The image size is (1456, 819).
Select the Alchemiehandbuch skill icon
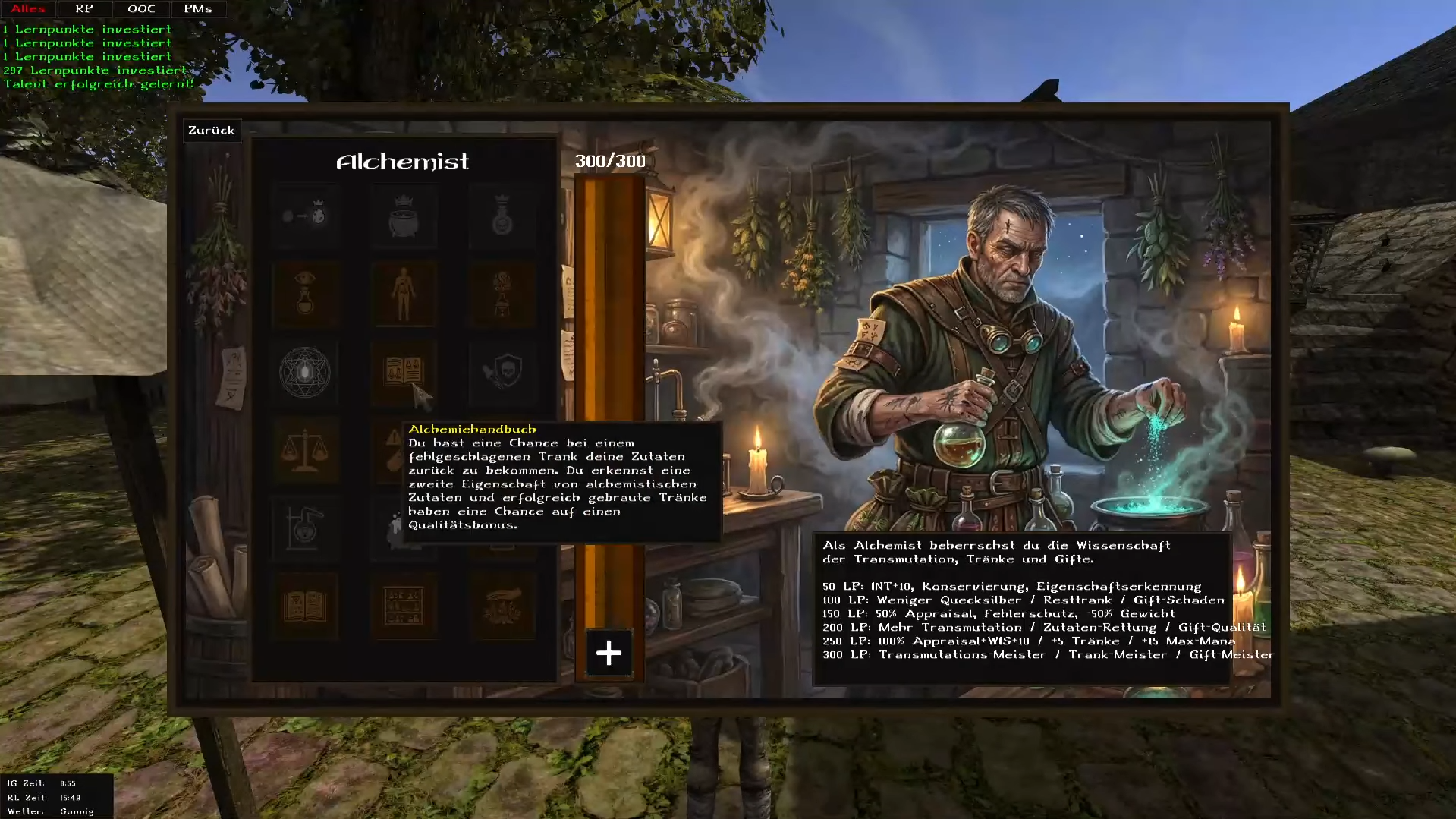[404, 372]
